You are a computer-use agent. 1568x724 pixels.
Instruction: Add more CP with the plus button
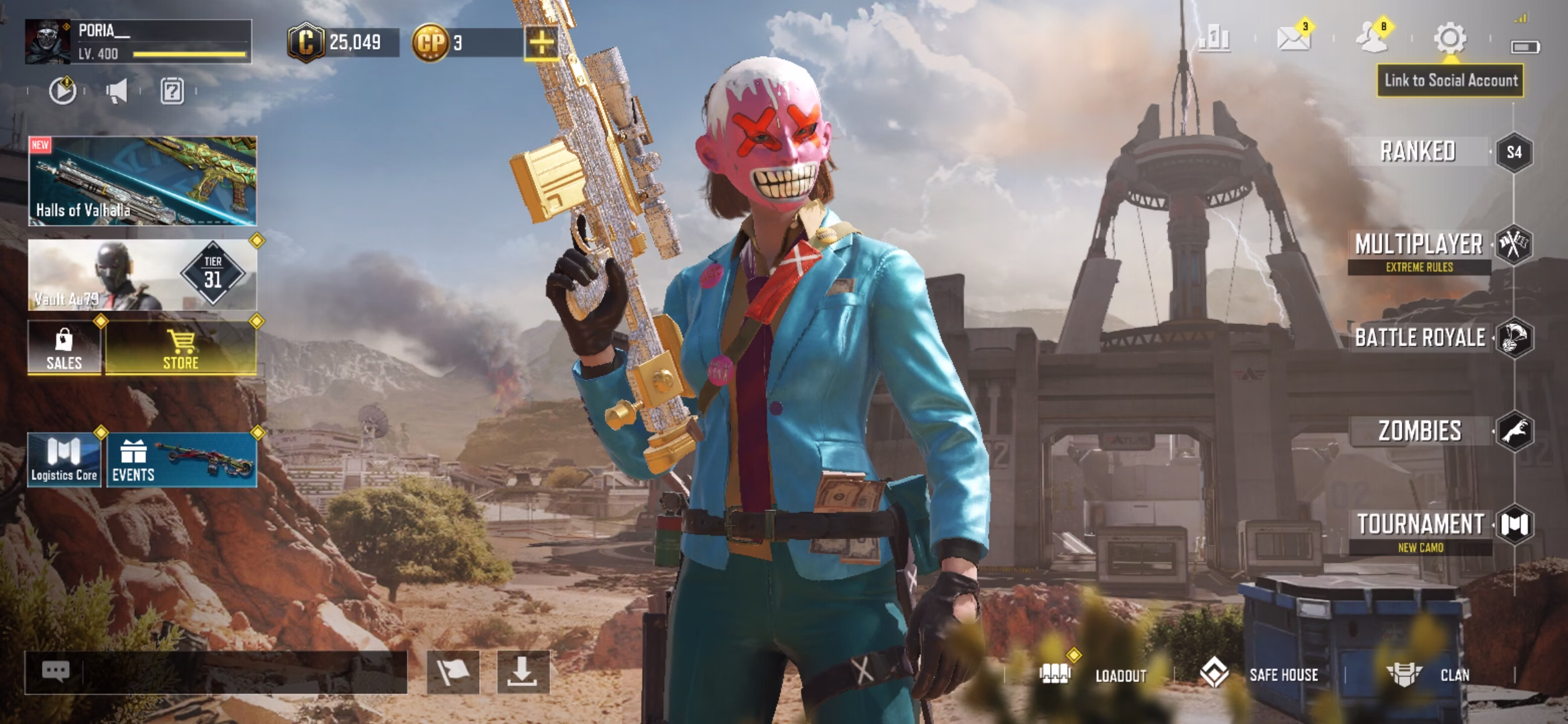click(x=541, y=44)
